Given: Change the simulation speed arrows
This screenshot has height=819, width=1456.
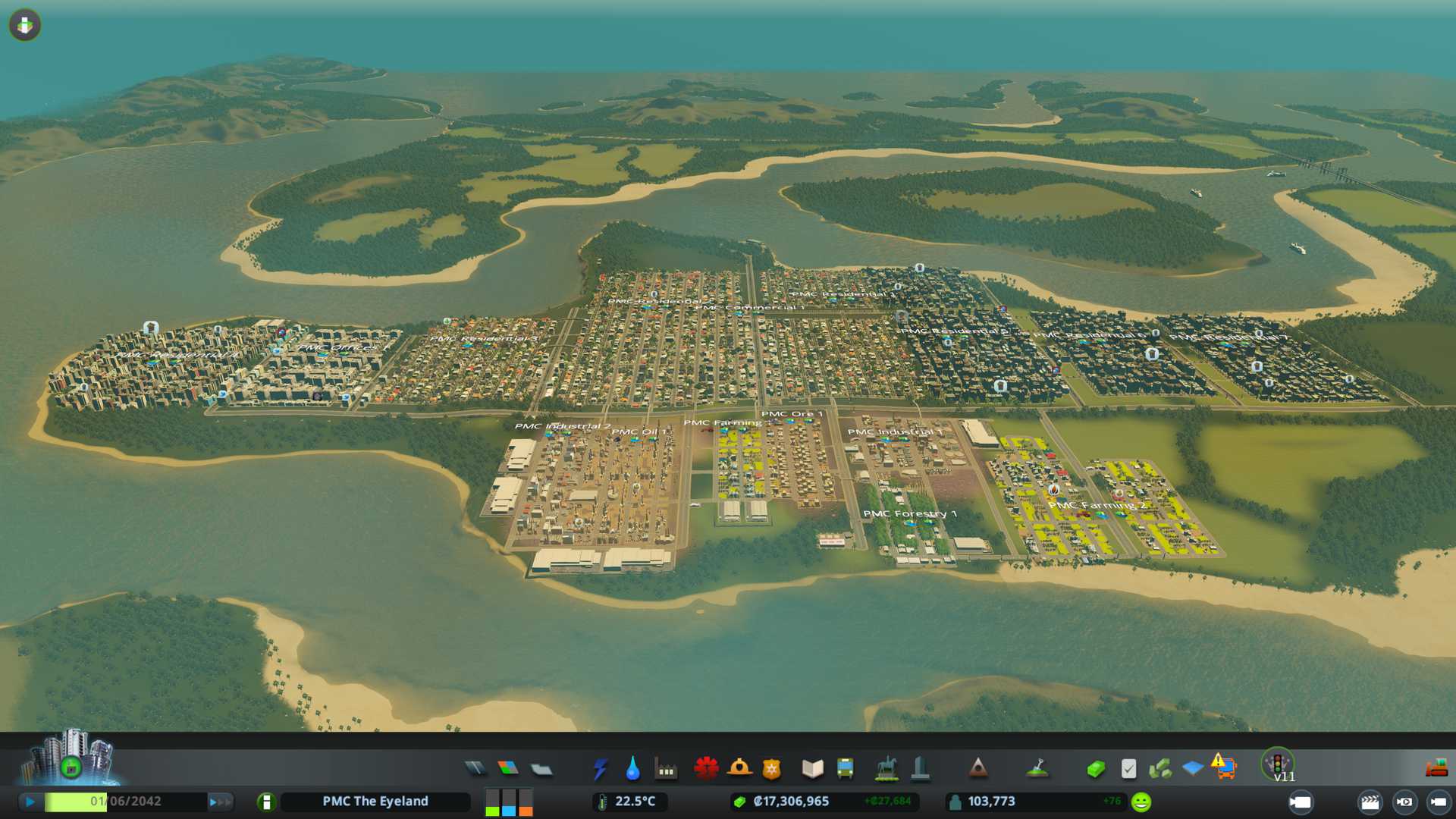Looking at the screenshot, I should 220,802.
